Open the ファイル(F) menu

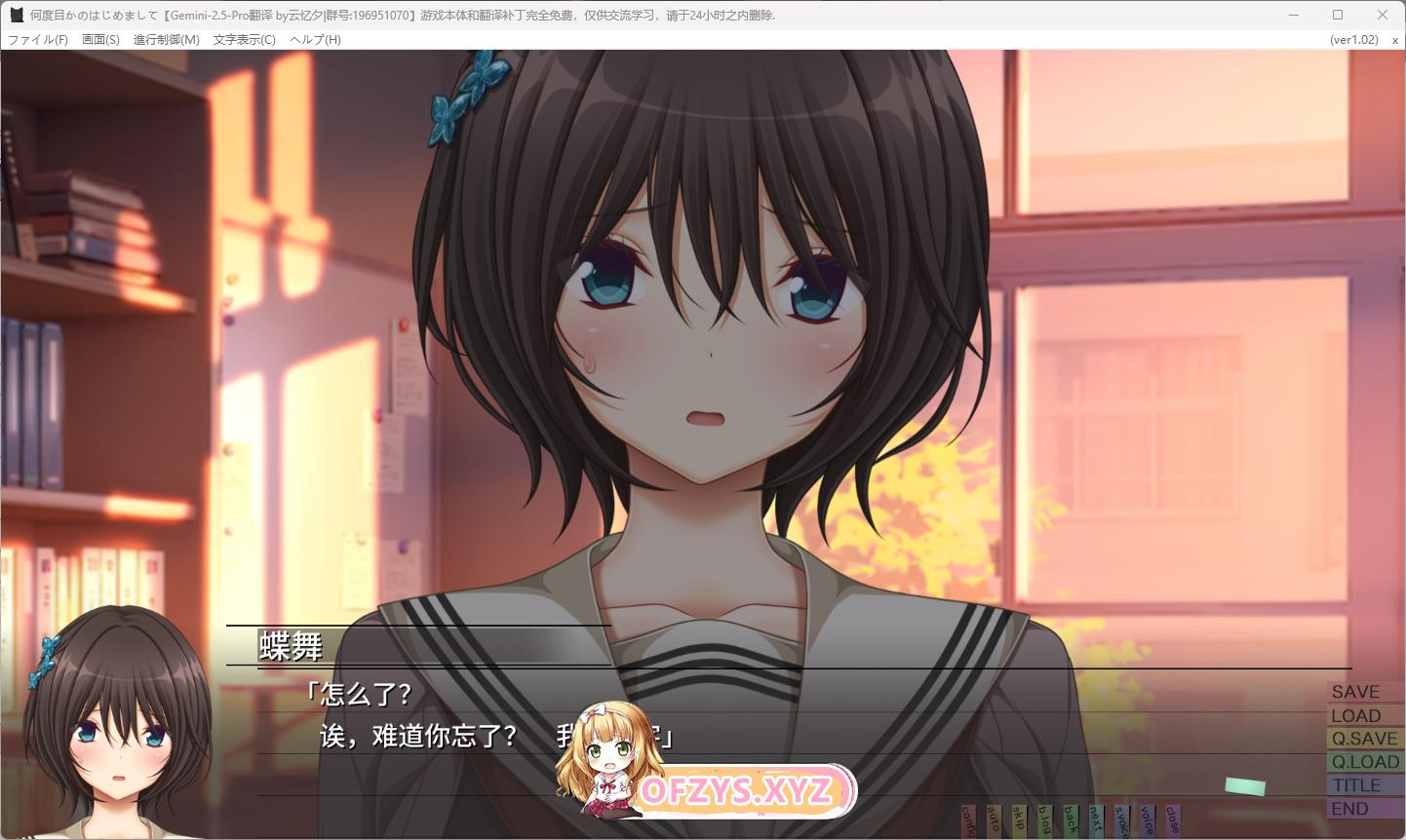pos(38,40)
